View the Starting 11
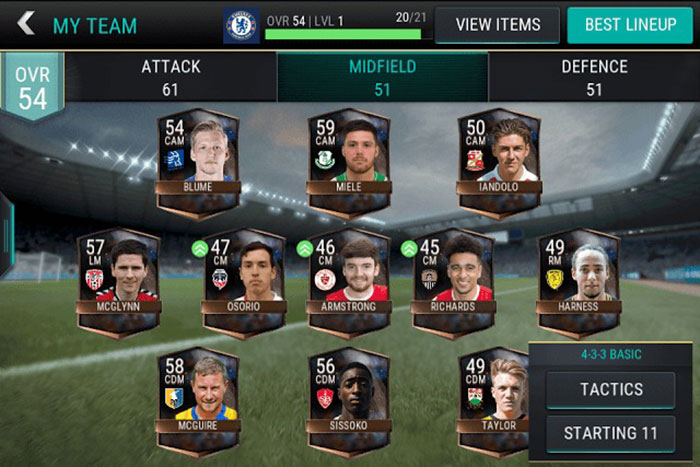 click(x=611, y=433)
